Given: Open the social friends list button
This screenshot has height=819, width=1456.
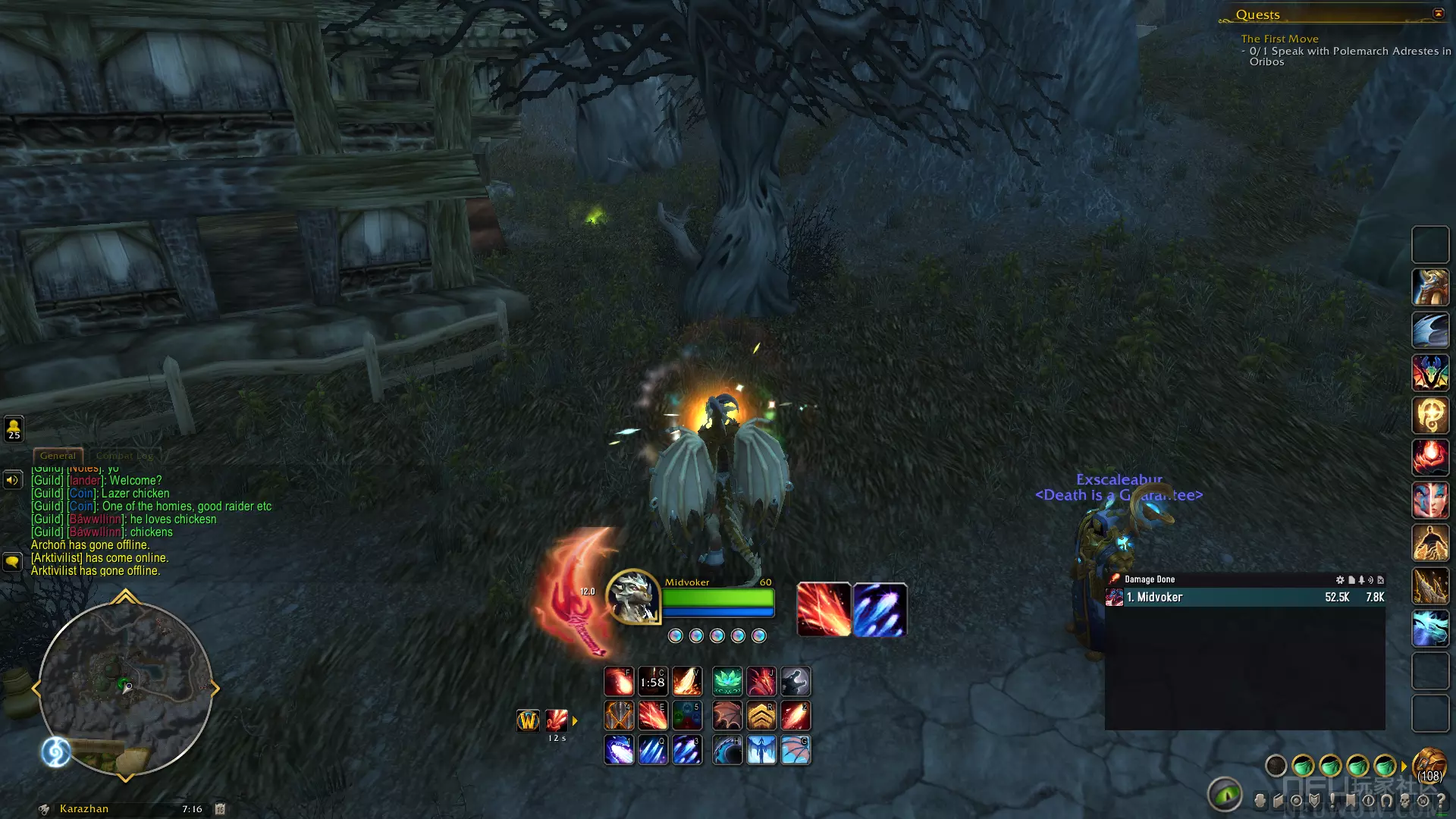Looking at the screenshot, I should pos(14,428).
